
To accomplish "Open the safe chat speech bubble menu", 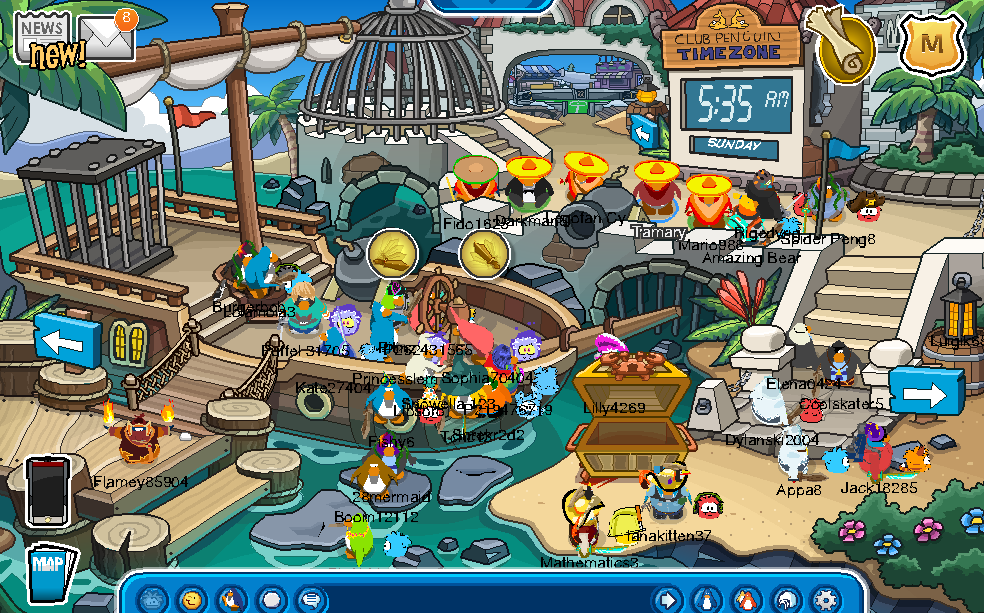I will (x=312, y=599).
